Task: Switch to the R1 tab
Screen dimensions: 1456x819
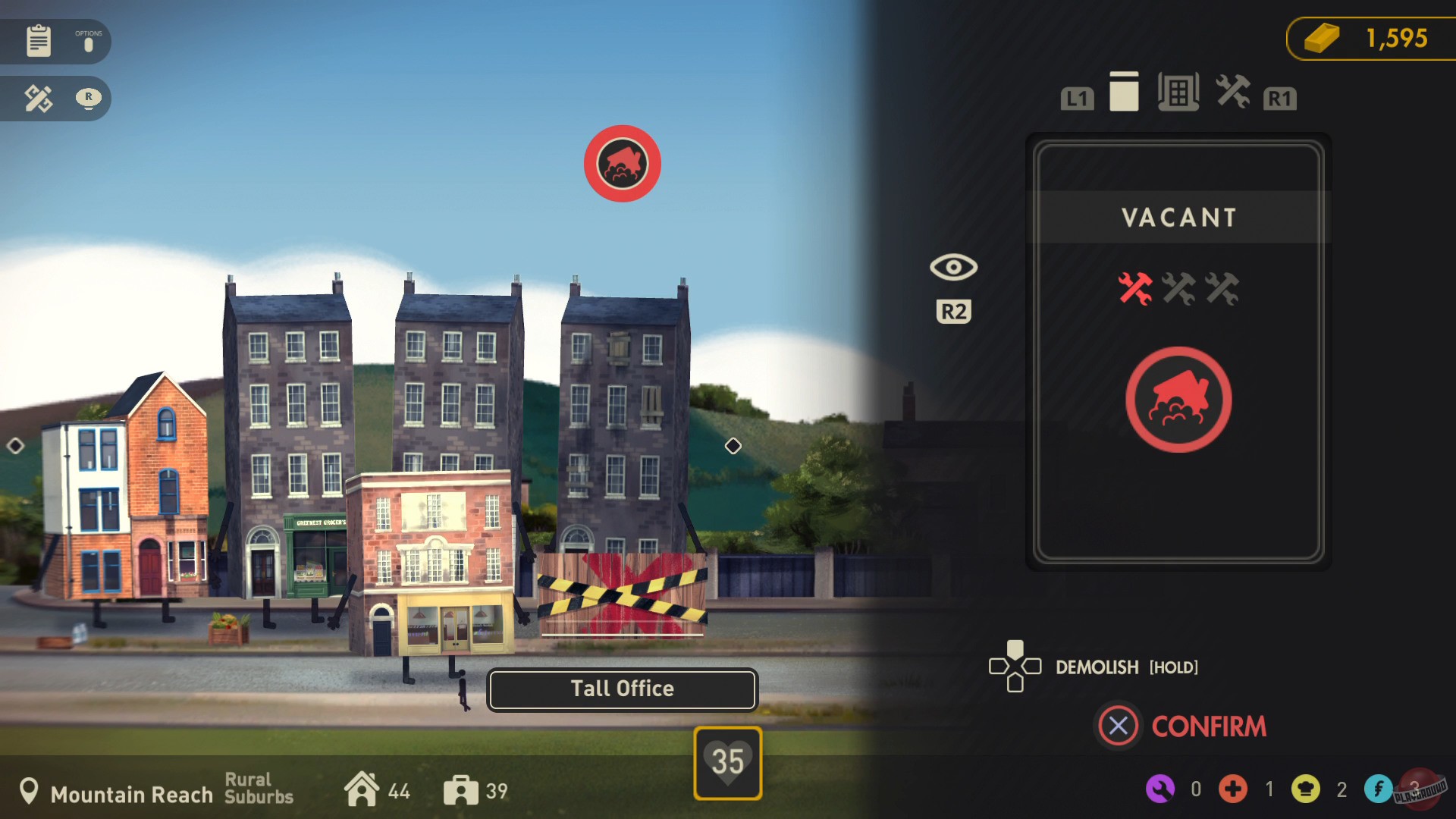Action: (x=1281, y=97)
